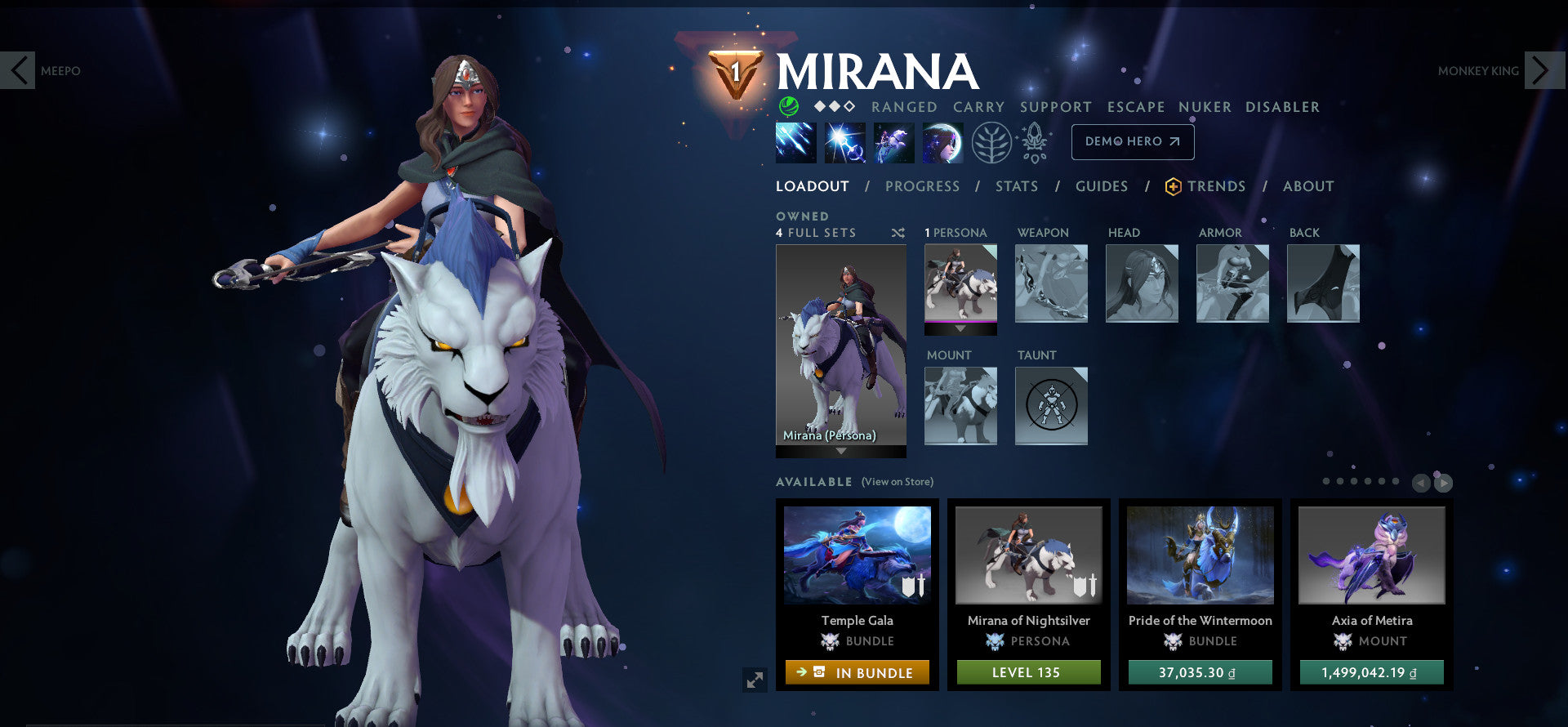Select the Head loadout slot
This screenshot has width=1568, height=727.
[x=1142, y=283]
